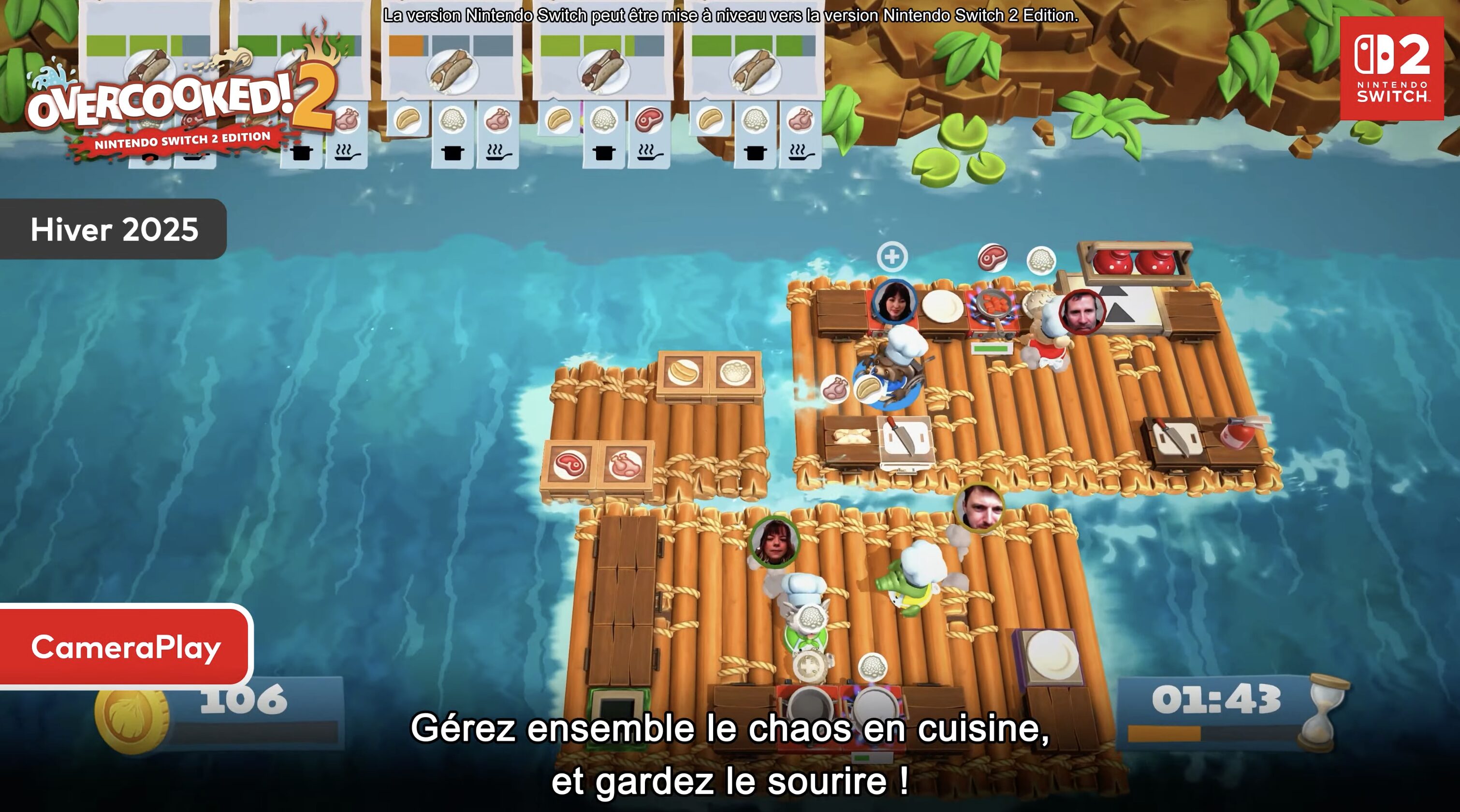The width and height of the screenshot is (1460, 812).
Task: Choose the green-ringed player camera portrait
Action: pyautogui.click(x=774, y=542)
